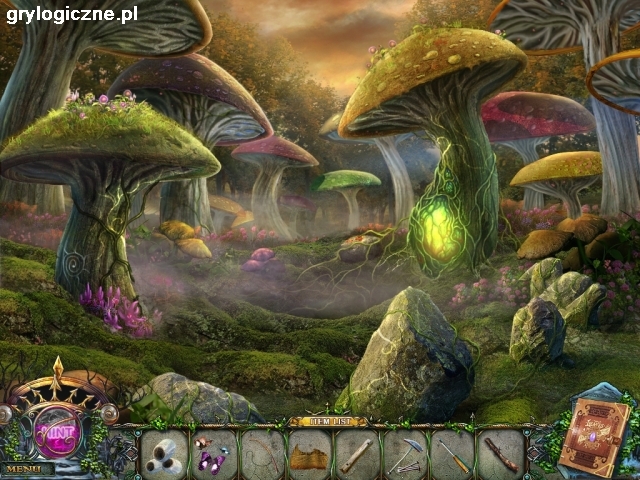Choose the dark wooden stick item
Viewport: 640px width, 480px height.
(502, 454)
